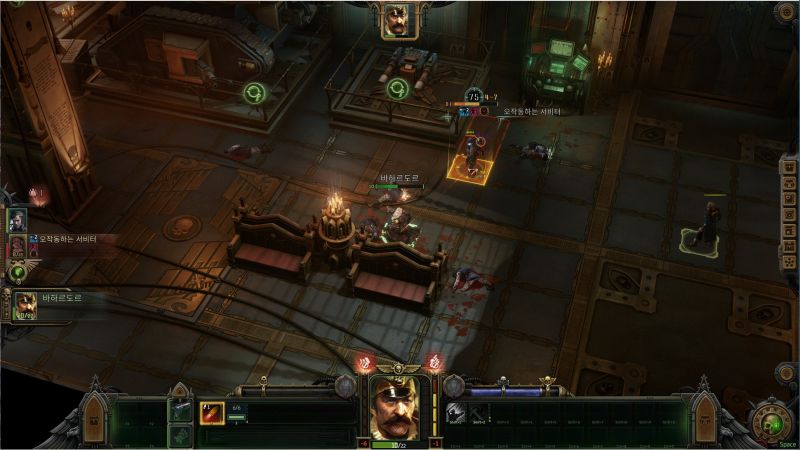
Task: Click Baharedor's portrait in the party panel
Action: point(26,304)
